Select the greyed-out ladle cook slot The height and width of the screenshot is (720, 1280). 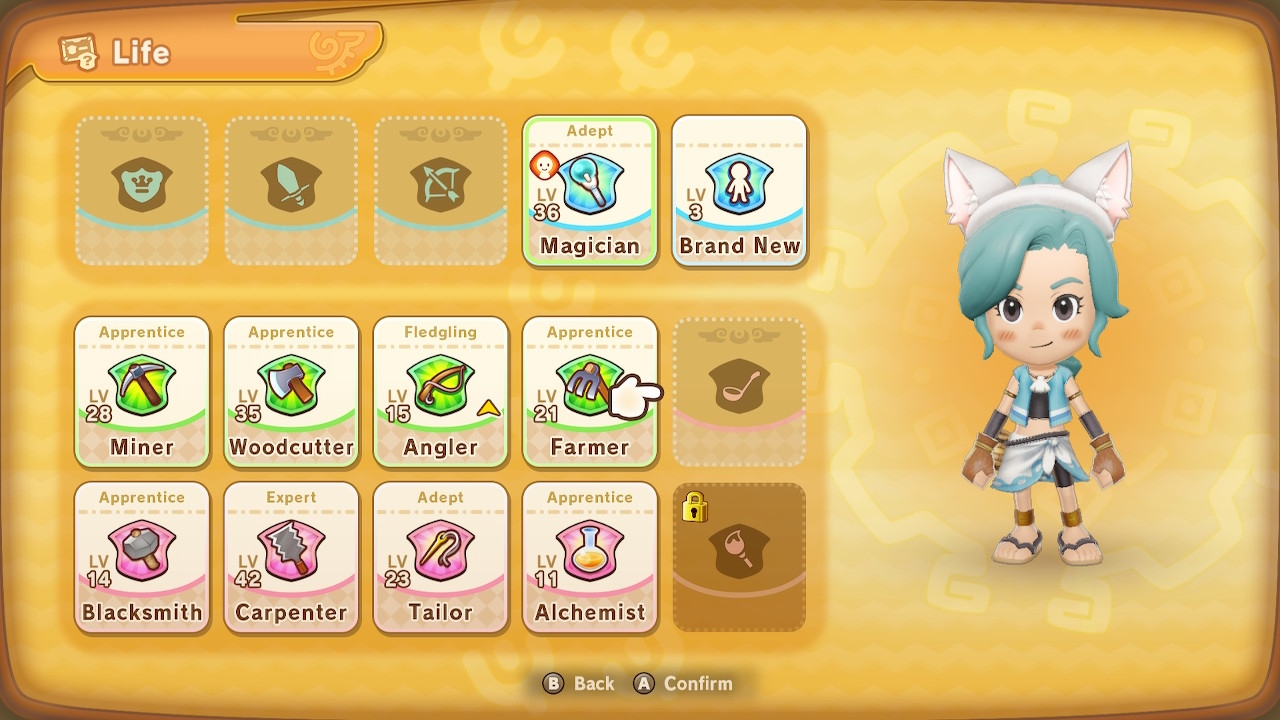(x=739, y=392)
